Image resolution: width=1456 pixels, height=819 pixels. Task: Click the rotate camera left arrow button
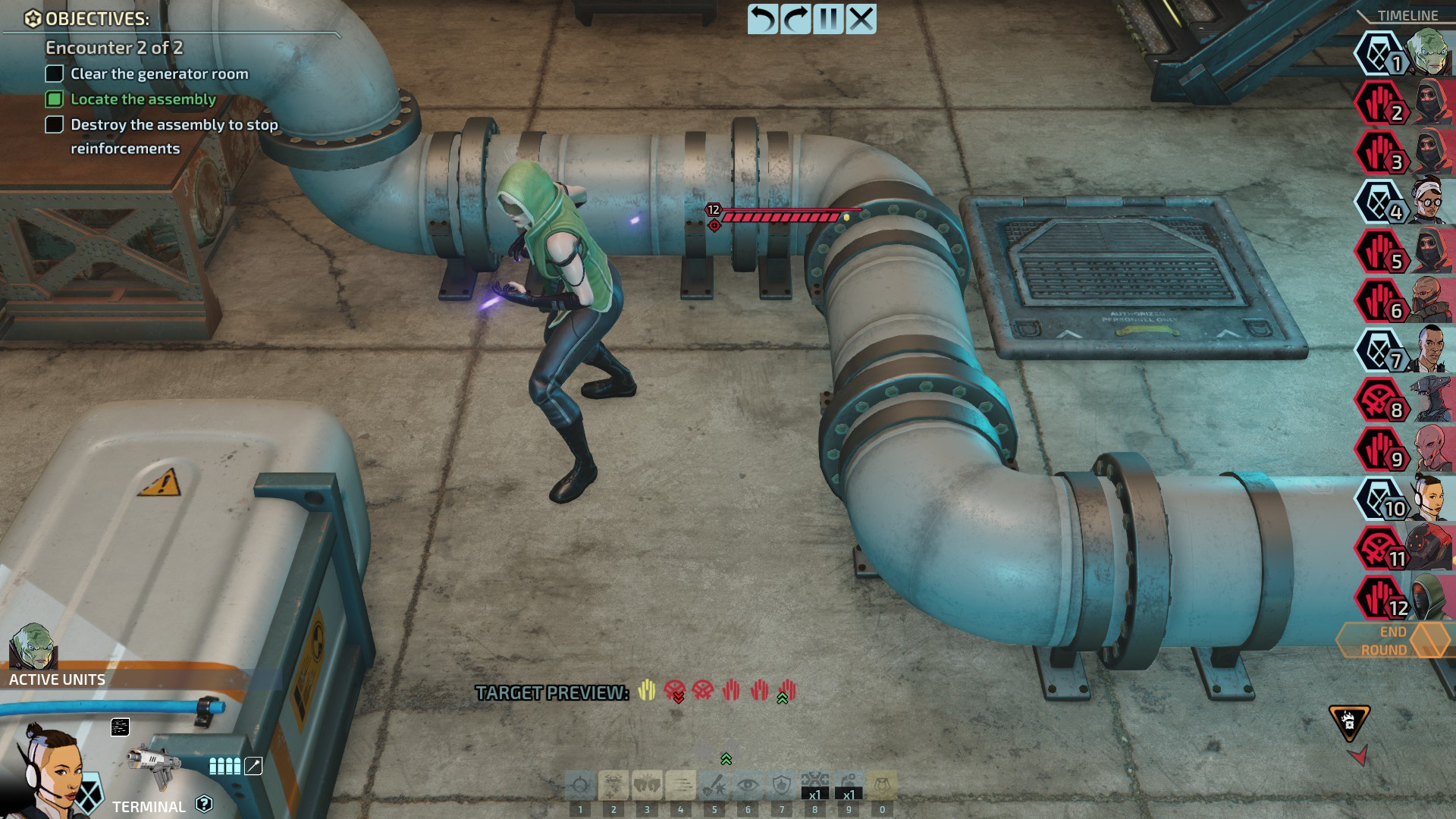[x=763, y=19]
